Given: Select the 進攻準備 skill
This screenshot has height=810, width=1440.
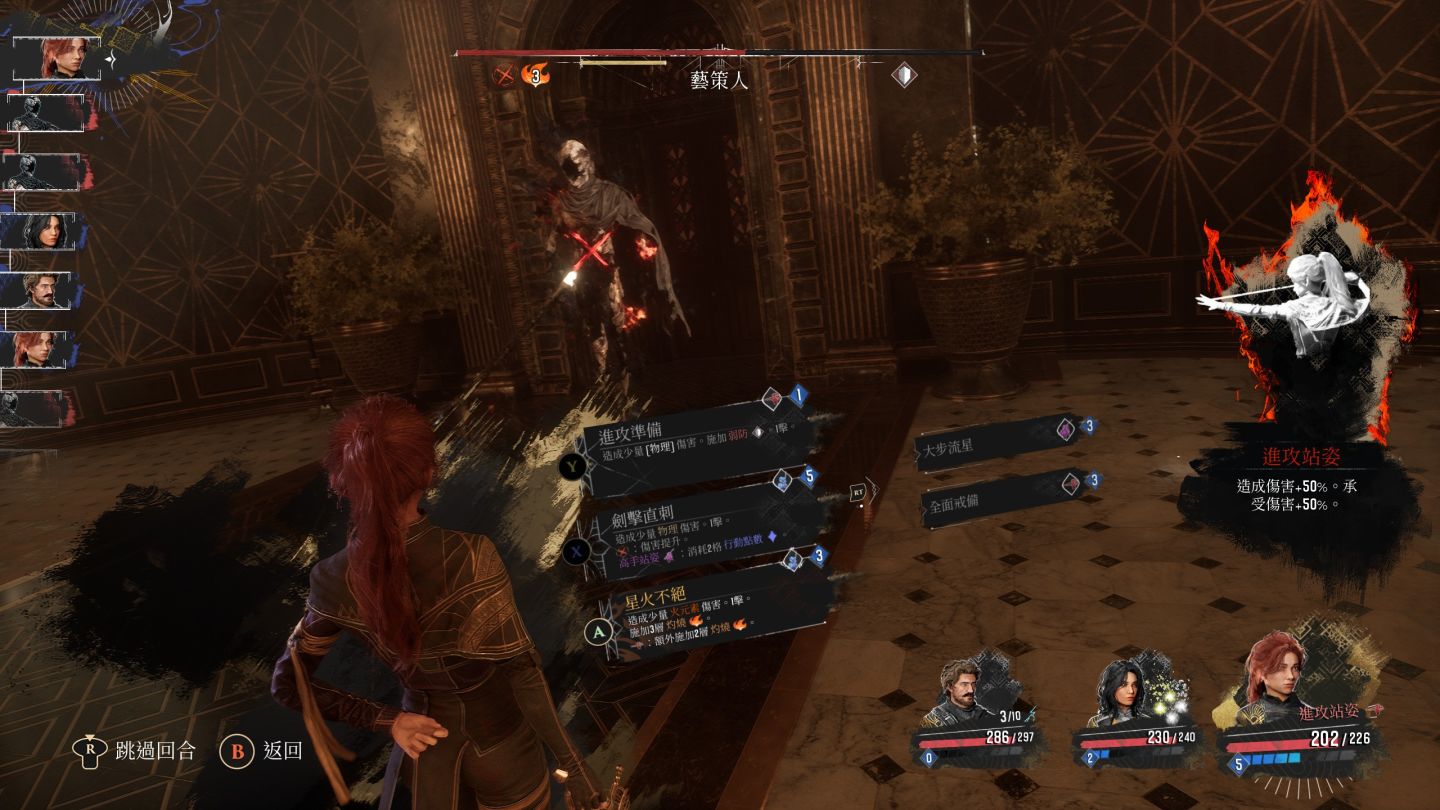Looking at the screenshot, I should [690, 442].
